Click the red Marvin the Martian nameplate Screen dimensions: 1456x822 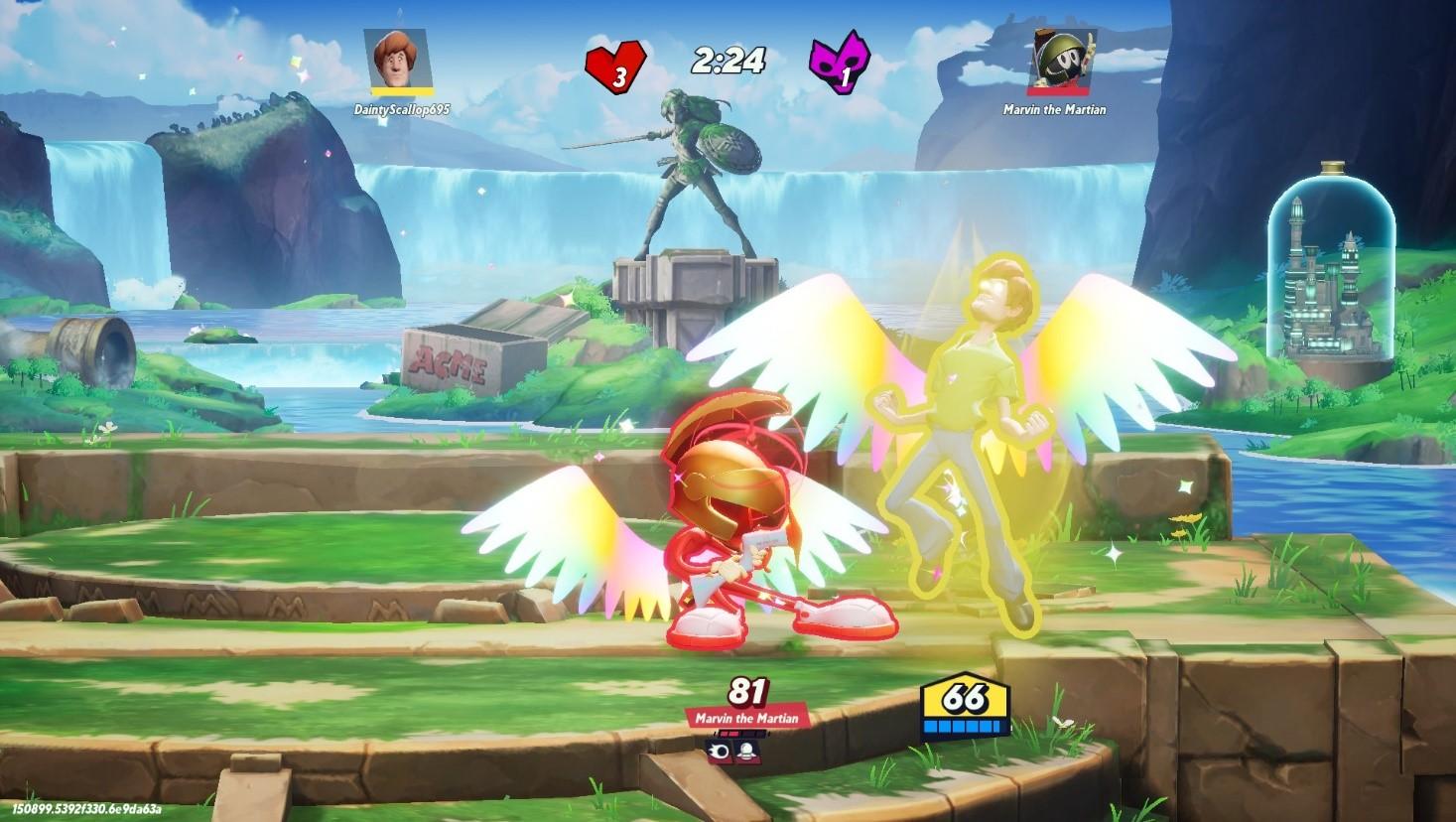pos(745,718)
